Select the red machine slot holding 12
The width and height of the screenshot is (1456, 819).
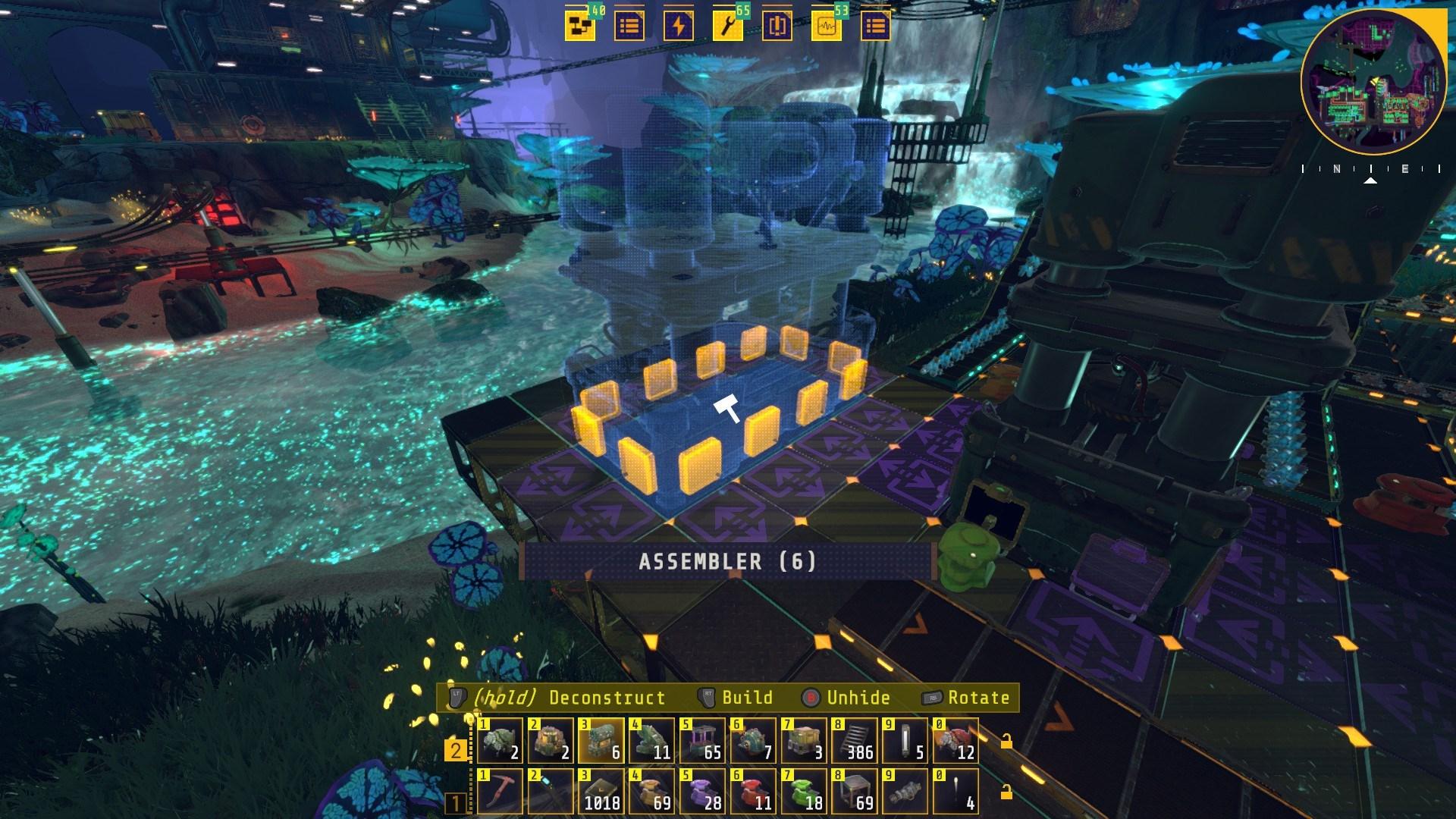point(955,741)
